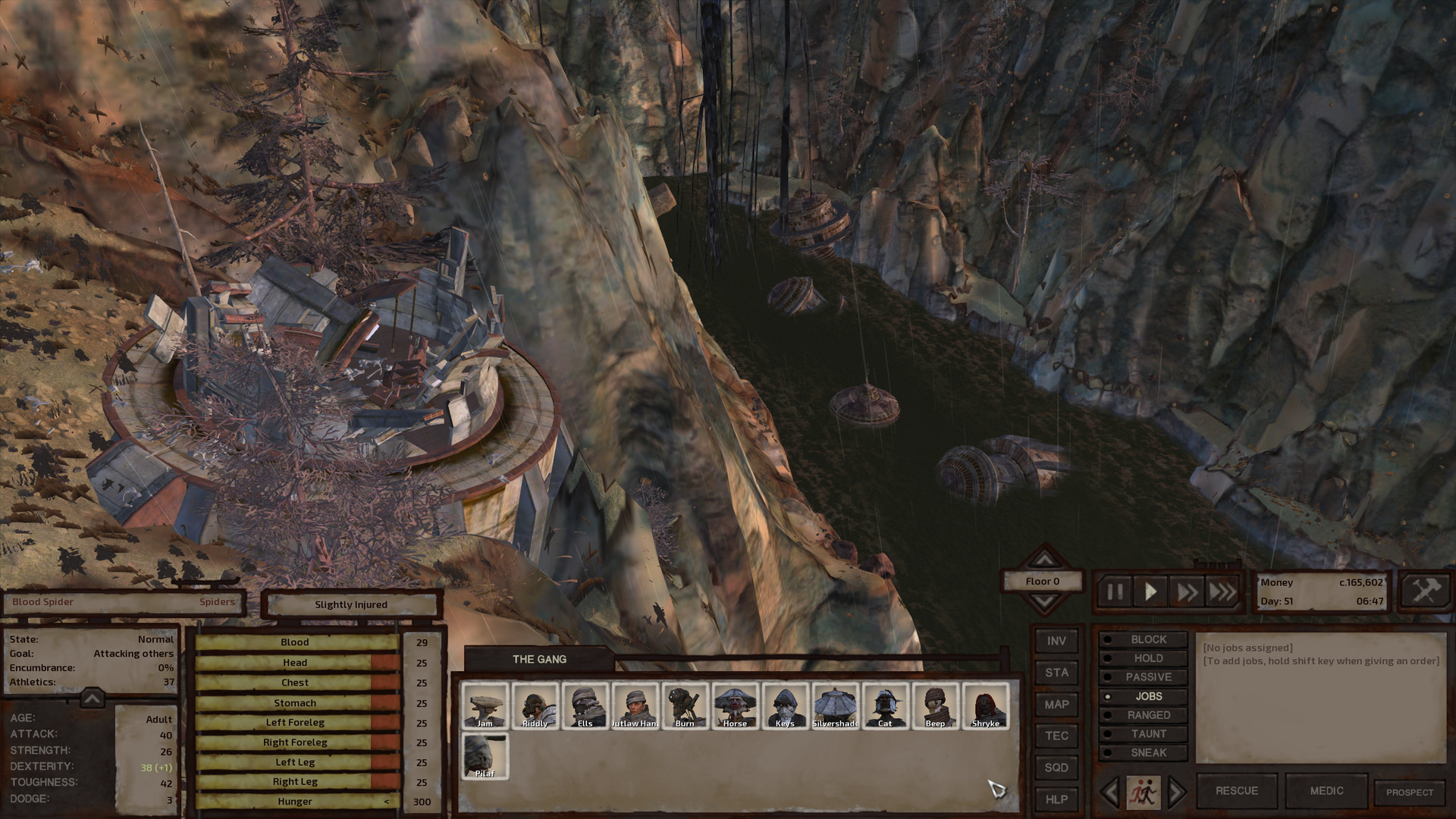The height and width of the screenshot is (819, 1456).
Task: Activate double fast-forward speed
Action: tap(1187, 592)
